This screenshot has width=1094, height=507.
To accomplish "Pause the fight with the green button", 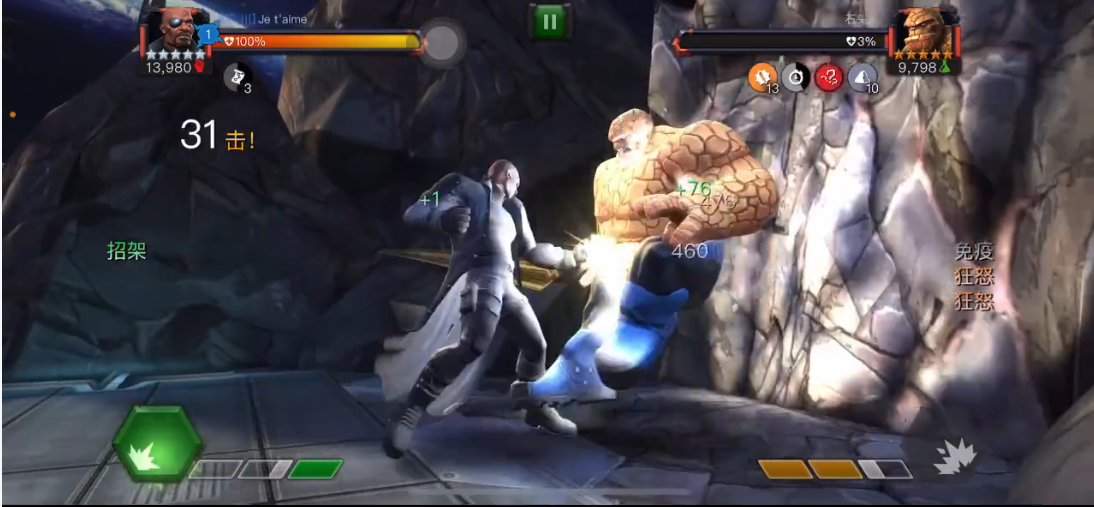I will 548,20.
